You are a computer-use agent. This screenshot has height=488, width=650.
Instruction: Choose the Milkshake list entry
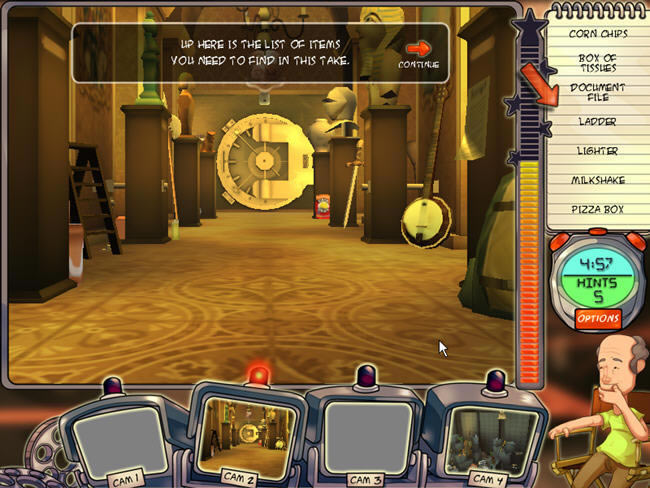tap(598, 180)
